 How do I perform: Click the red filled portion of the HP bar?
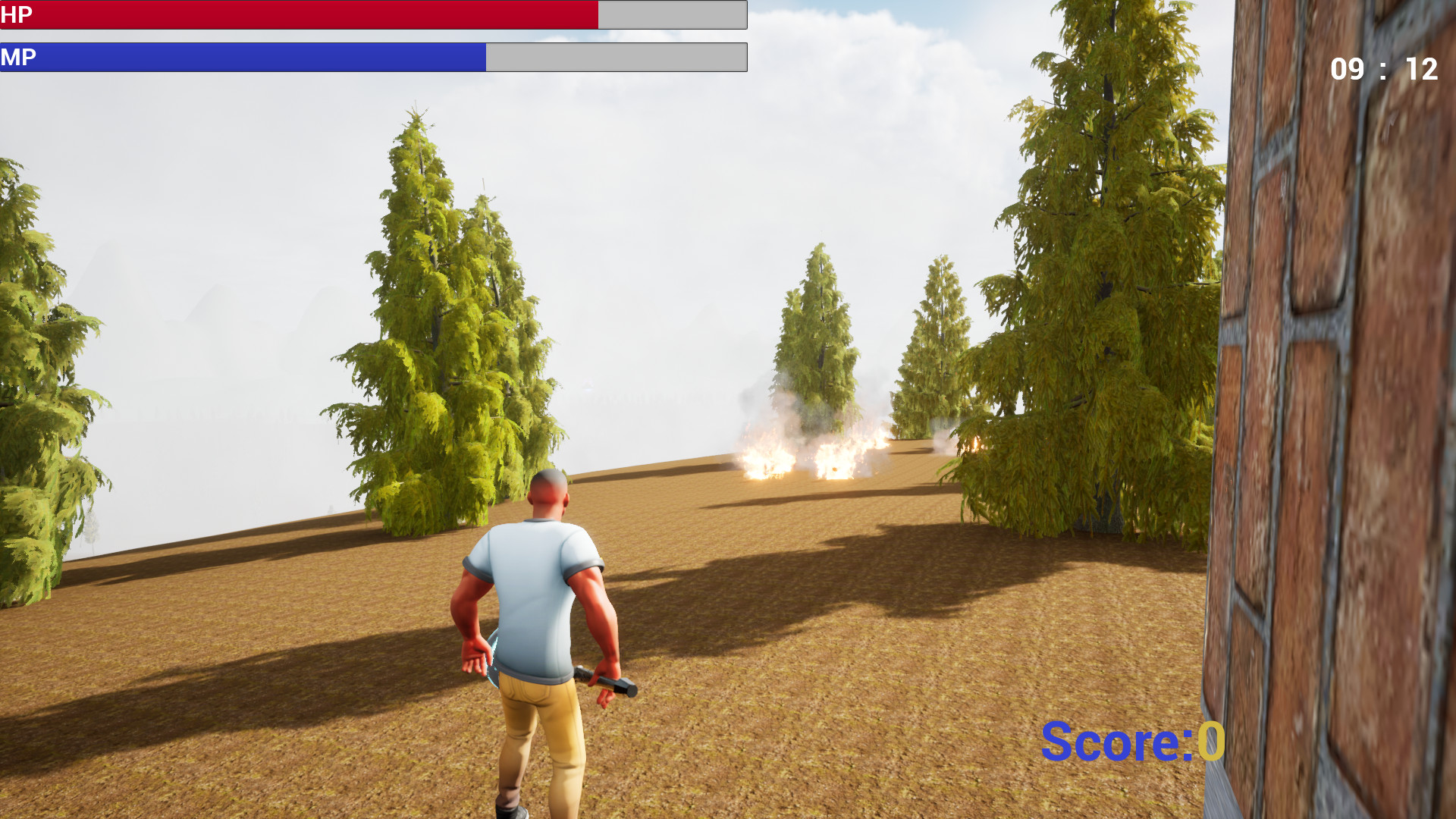pos(303,14)
